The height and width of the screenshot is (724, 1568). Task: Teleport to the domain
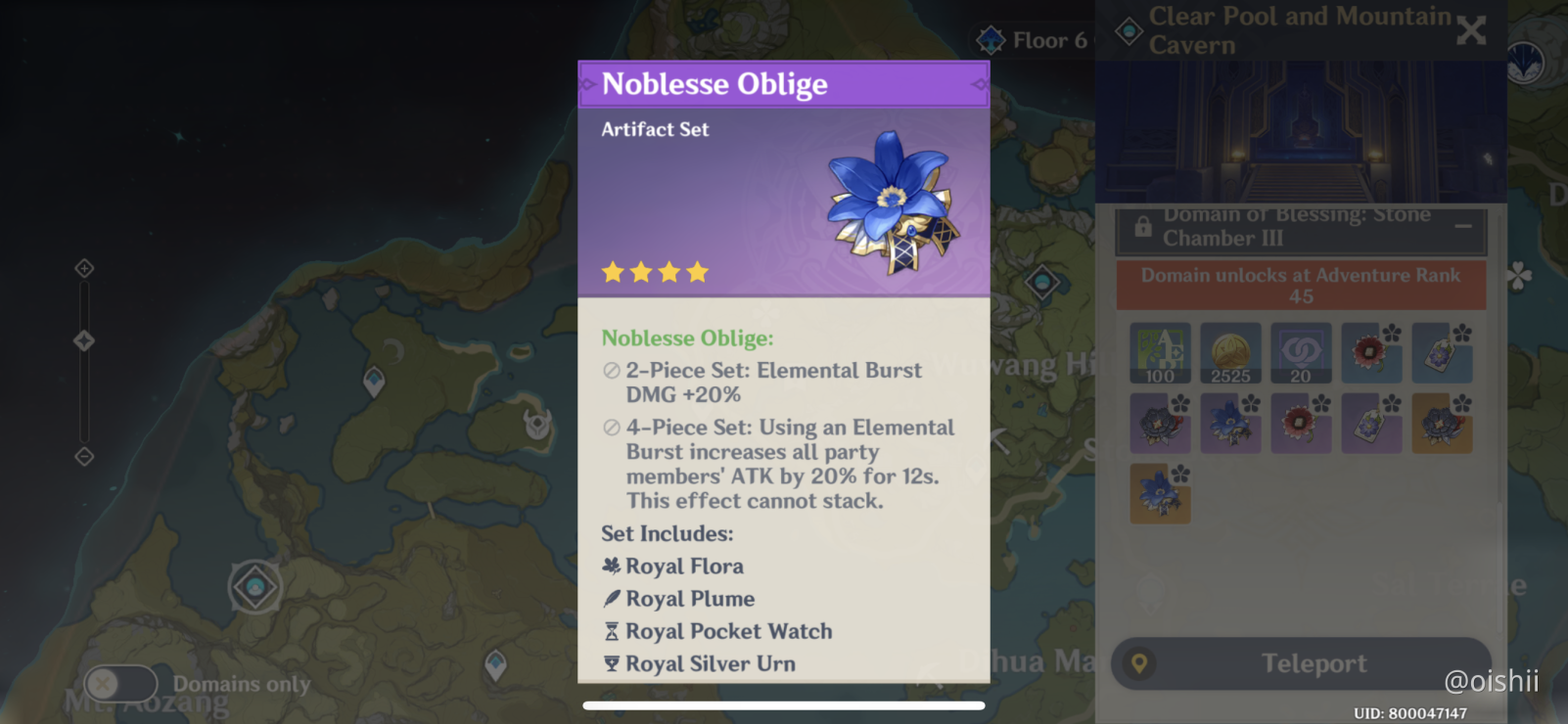point(1301,663)
